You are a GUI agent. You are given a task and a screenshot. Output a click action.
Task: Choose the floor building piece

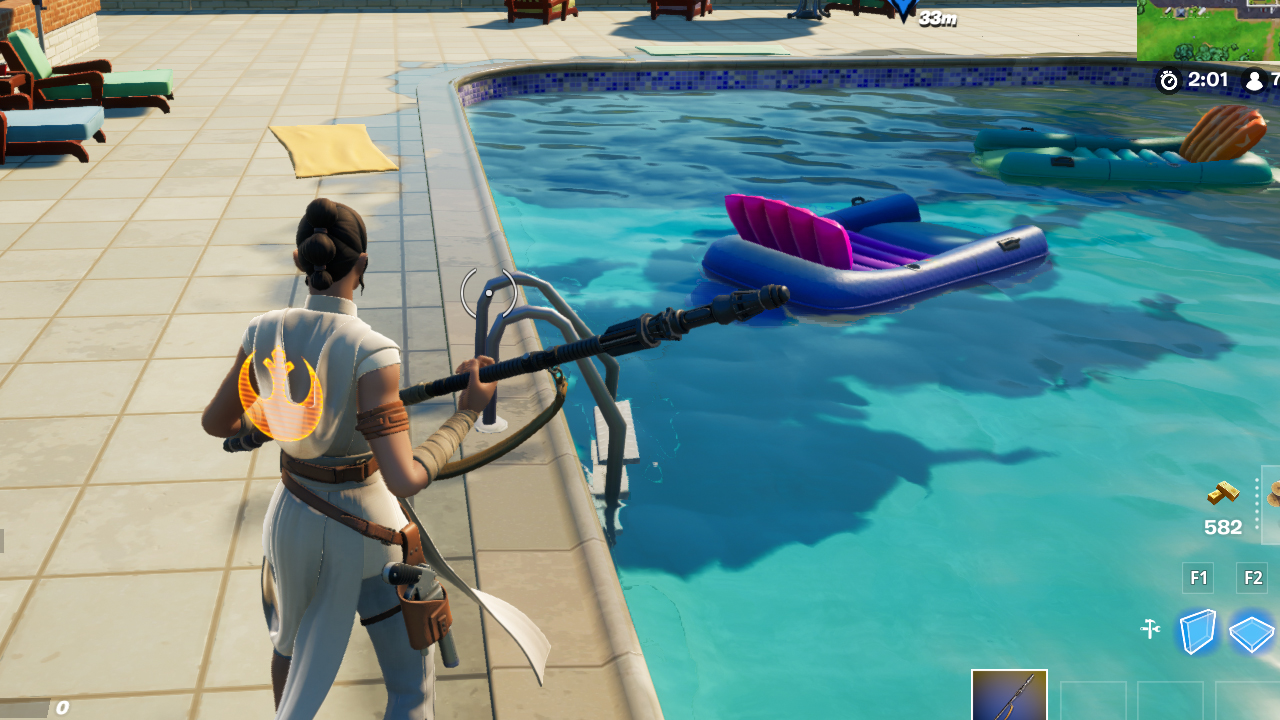pyautogui.click(x=1251, y=633)
